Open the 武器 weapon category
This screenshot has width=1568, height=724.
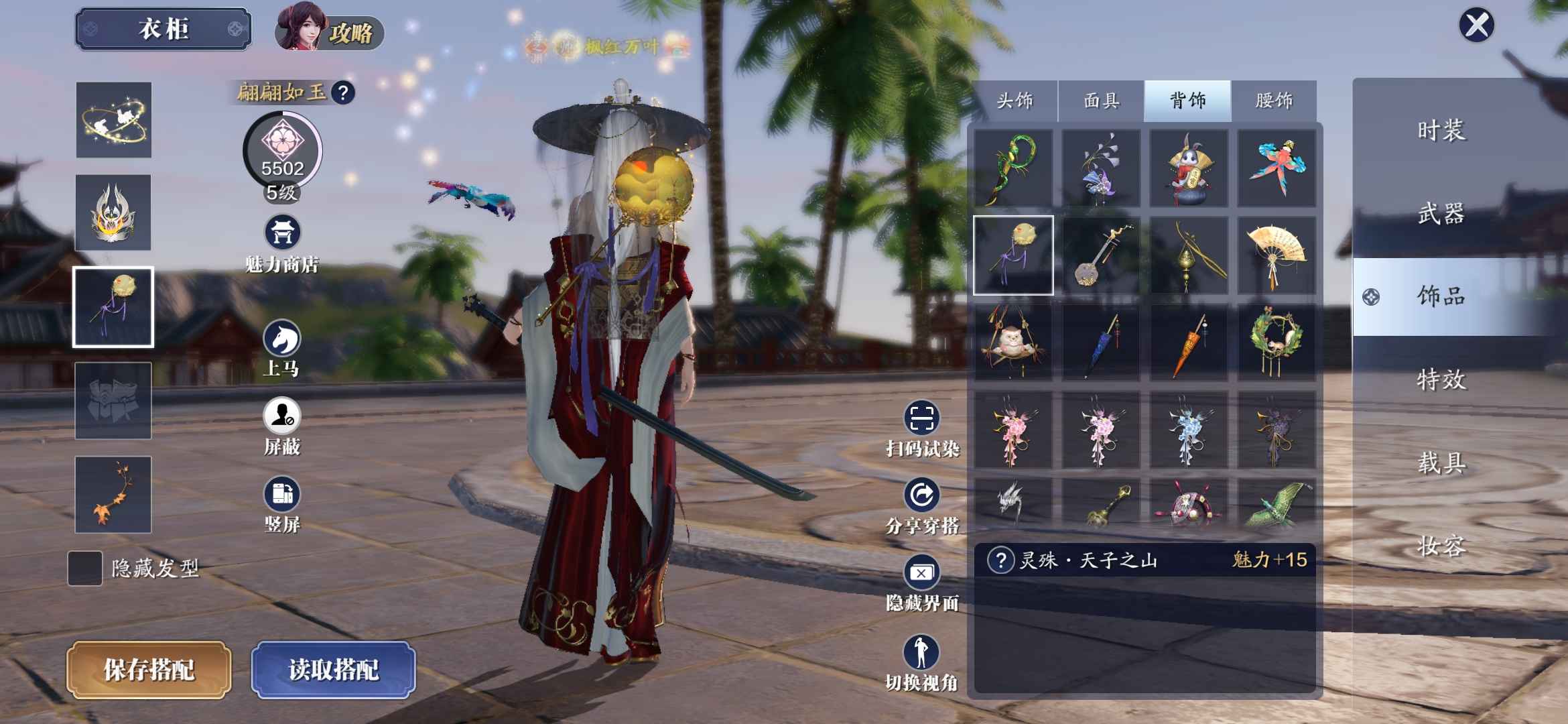point(1441,214)
